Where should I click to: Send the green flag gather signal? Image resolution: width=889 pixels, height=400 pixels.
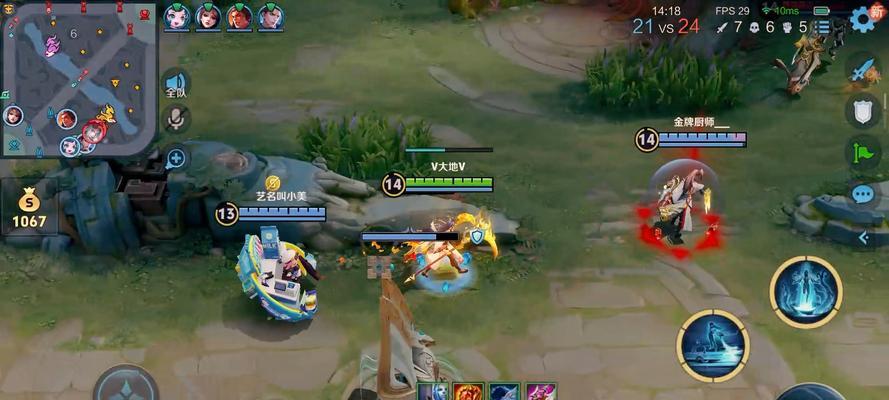[x=863, y=152]
